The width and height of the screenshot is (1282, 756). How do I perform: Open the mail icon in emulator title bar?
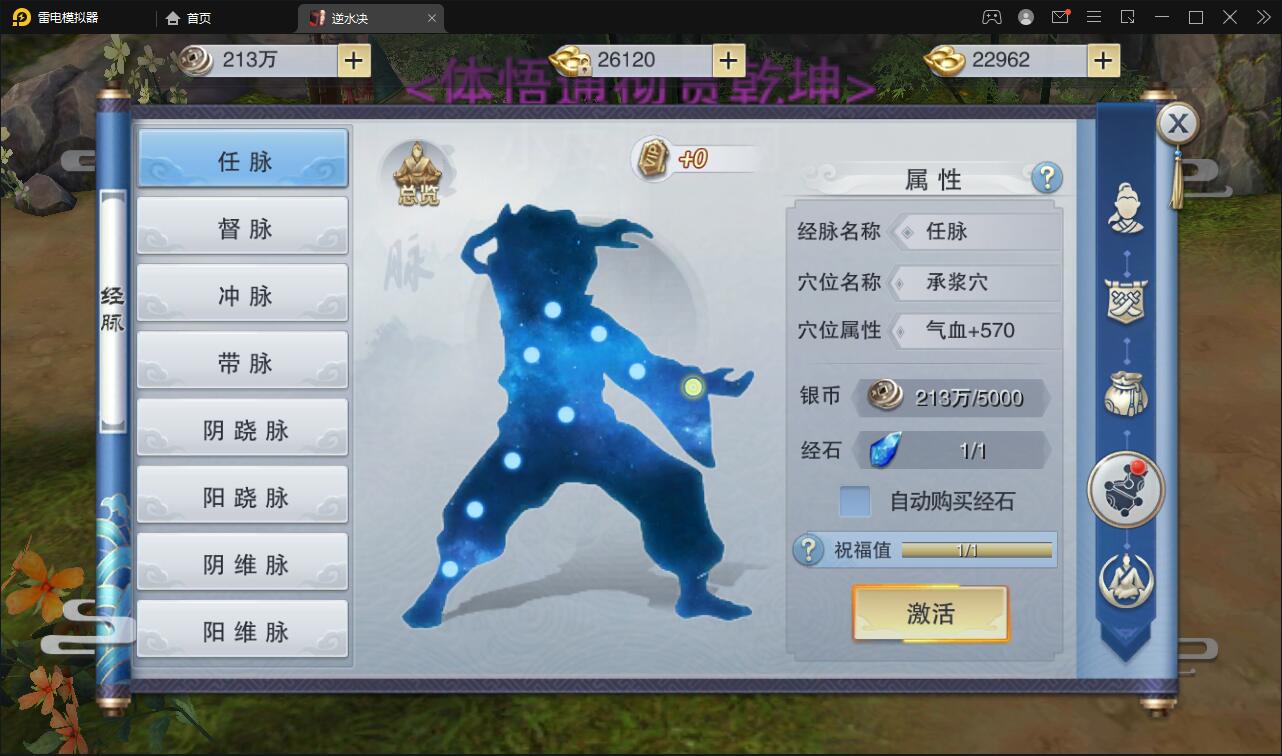click(x=1062, y=17)
